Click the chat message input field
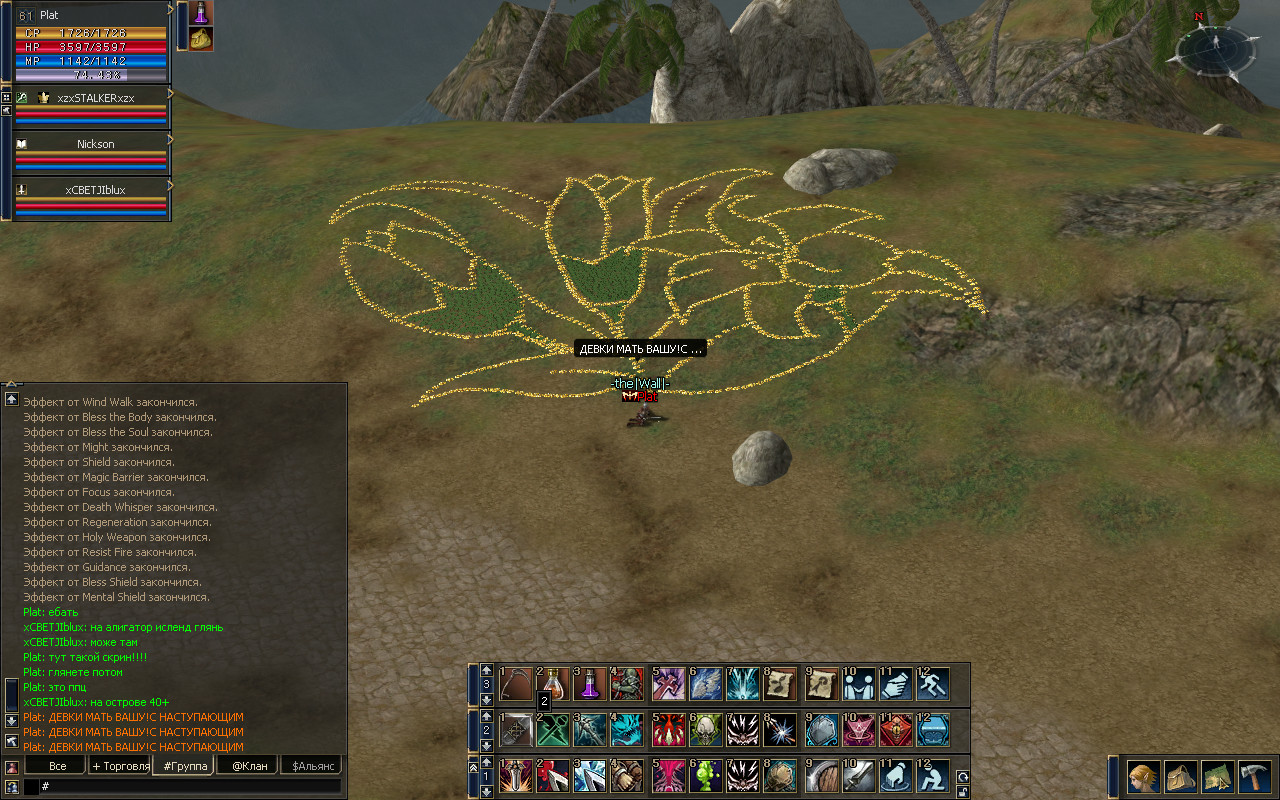The width and height of the screenshot is (1280, 800). click(190, 787)
